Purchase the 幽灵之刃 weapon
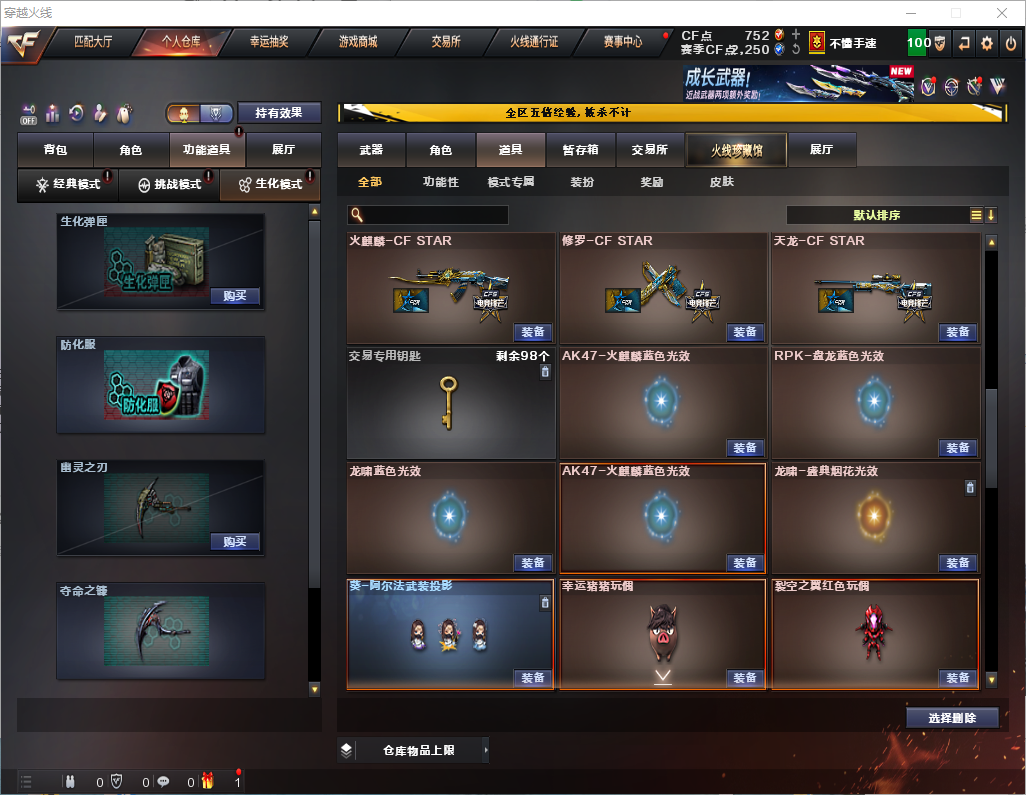Screen dimensions: 1026x795 coord(235,542)
